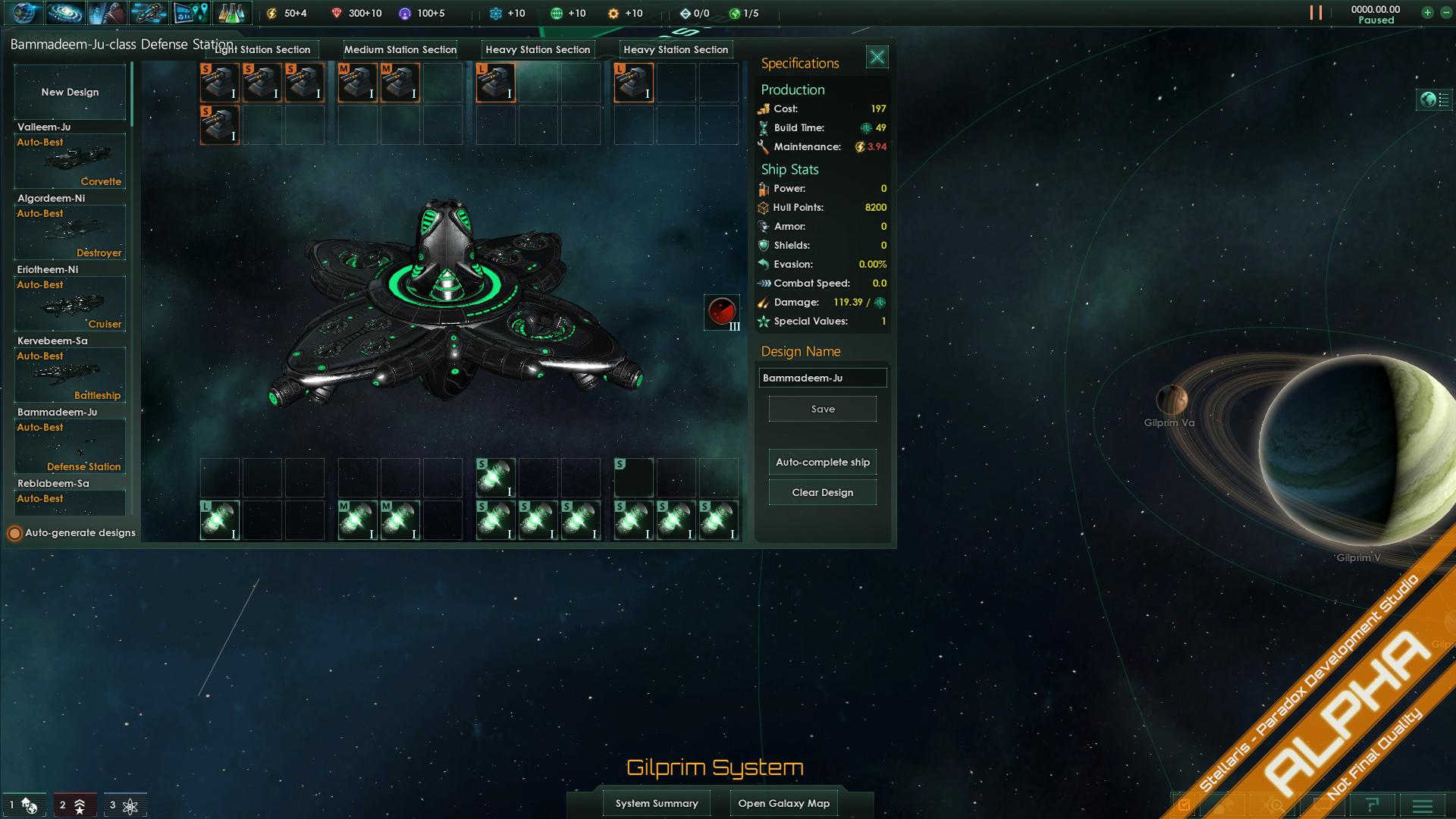Close the ship designer window
Screen dimensions: 1456x819
pos(877,57)
